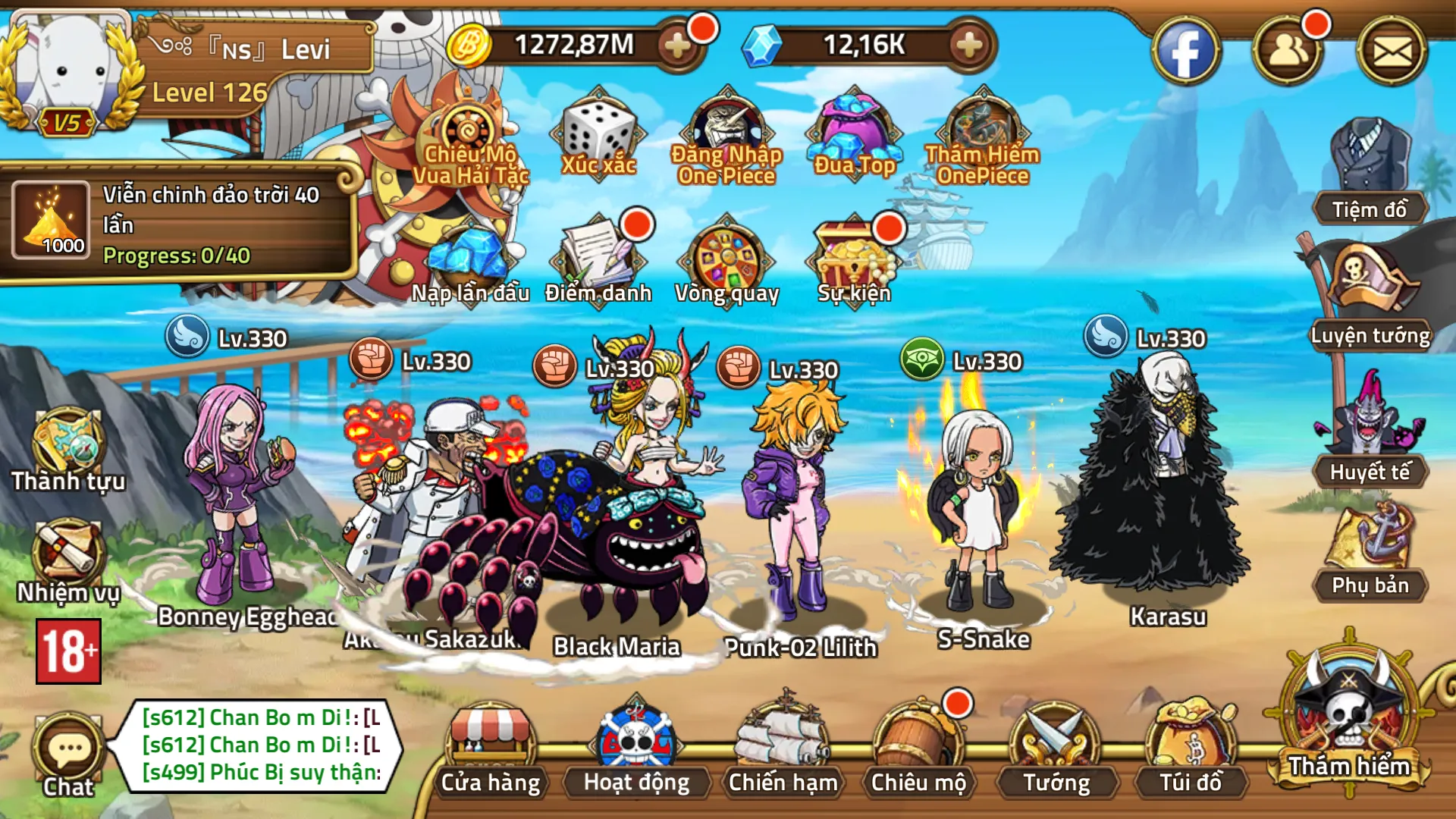Image resolution: width=1456 pixels, height=819 pixels.
Task: Buy more blue diamonds with plus button
Action: point(969,45)
